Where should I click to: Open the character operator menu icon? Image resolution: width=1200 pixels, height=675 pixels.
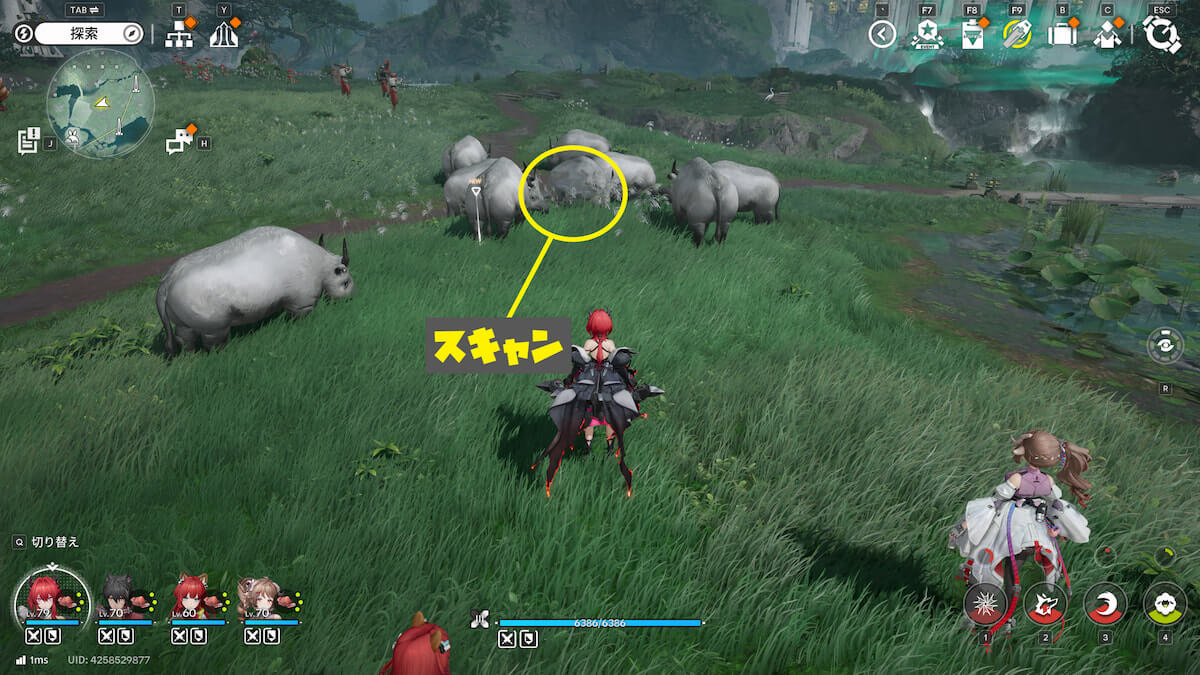[x=1107, y=35]
